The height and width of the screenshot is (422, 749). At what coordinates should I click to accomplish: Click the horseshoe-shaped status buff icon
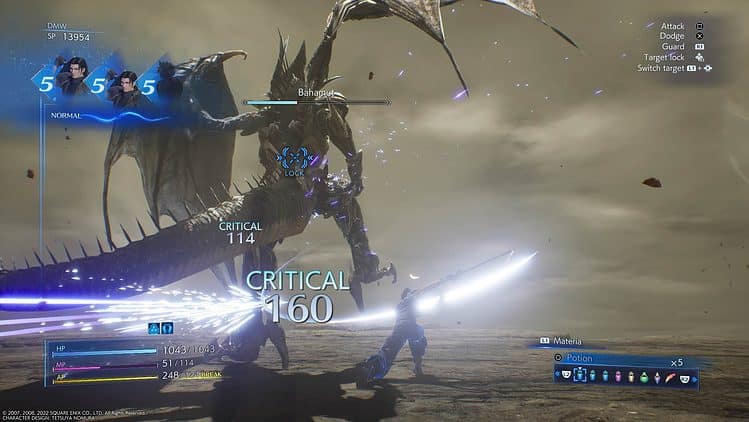click(x=167, y=327)
